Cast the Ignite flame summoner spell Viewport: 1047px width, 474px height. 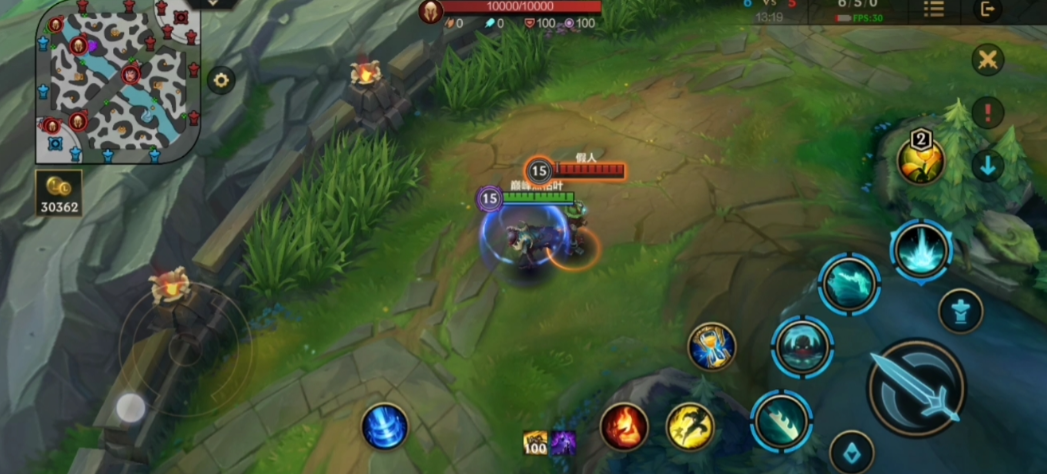[624, 426]
